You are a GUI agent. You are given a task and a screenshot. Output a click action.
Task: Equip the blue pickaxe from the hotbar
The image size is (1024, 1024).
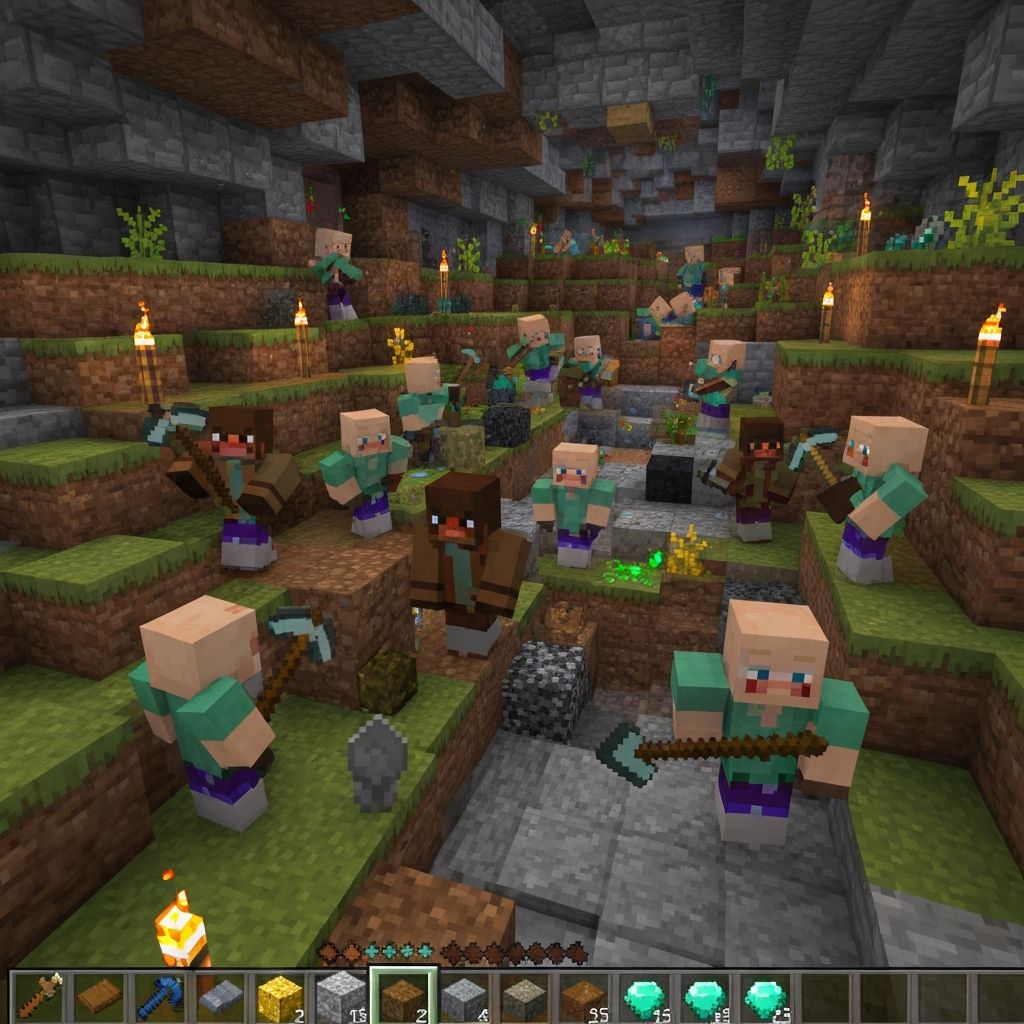(x=160, y=996)
